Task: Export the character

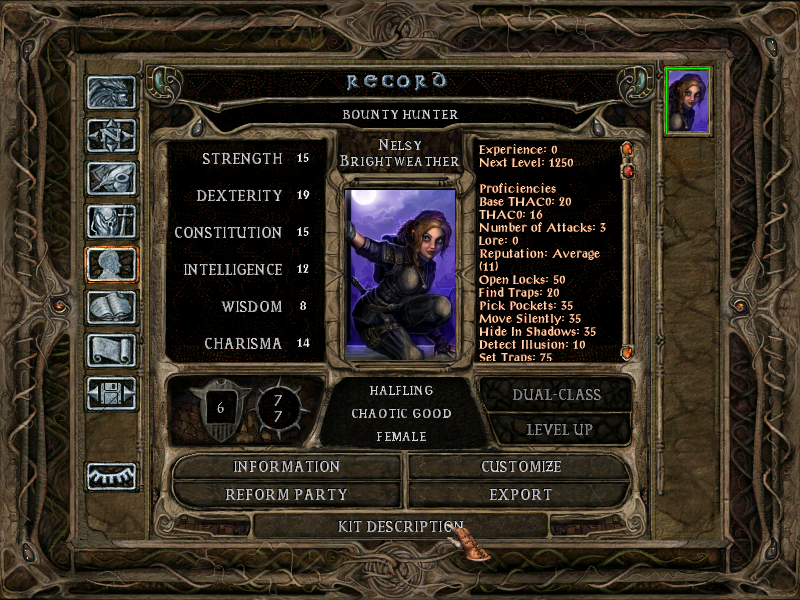Action: point(520,494)
